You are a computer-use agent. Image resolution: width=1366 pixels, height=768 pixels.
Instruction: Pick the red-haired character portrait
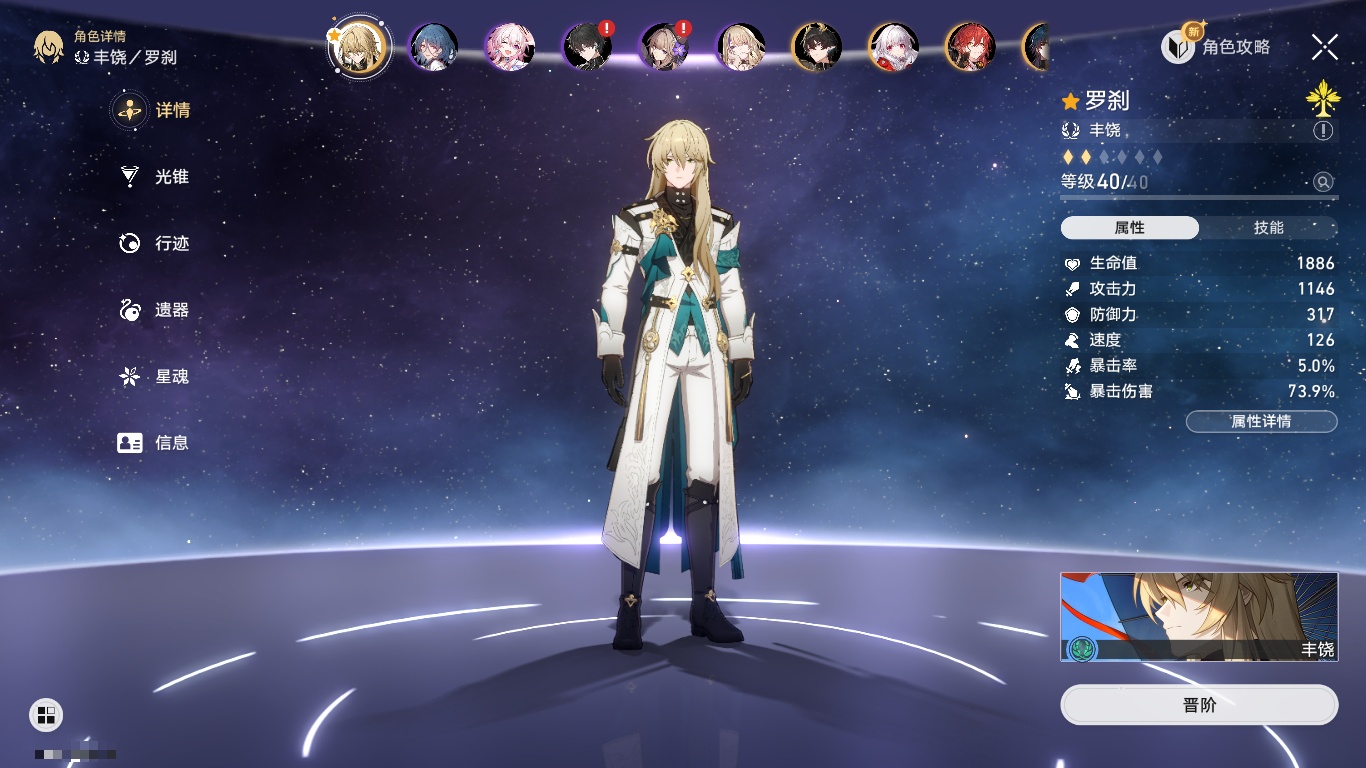(970, 47)
